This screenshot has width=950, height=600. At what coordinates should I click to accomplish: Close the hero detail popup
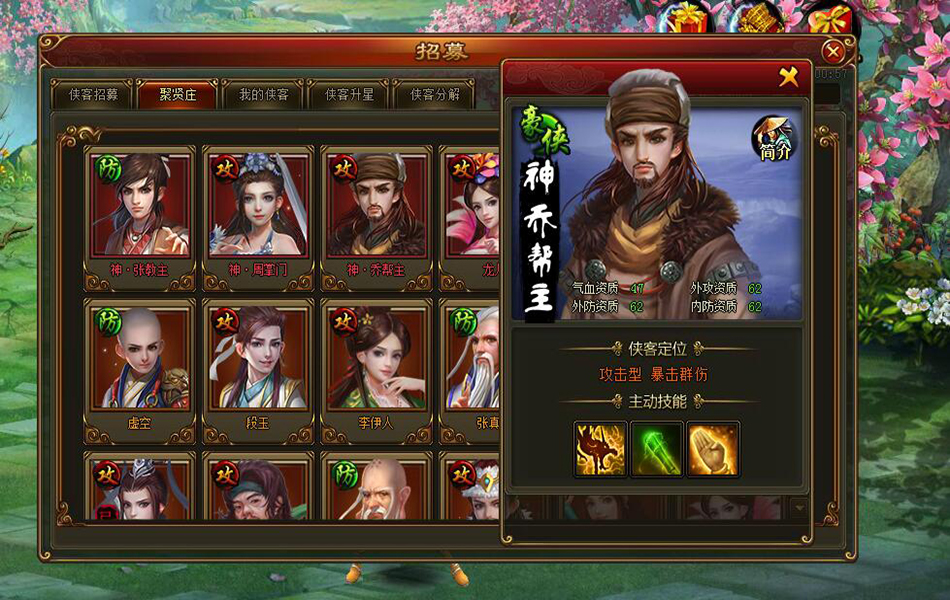point(788,77)
